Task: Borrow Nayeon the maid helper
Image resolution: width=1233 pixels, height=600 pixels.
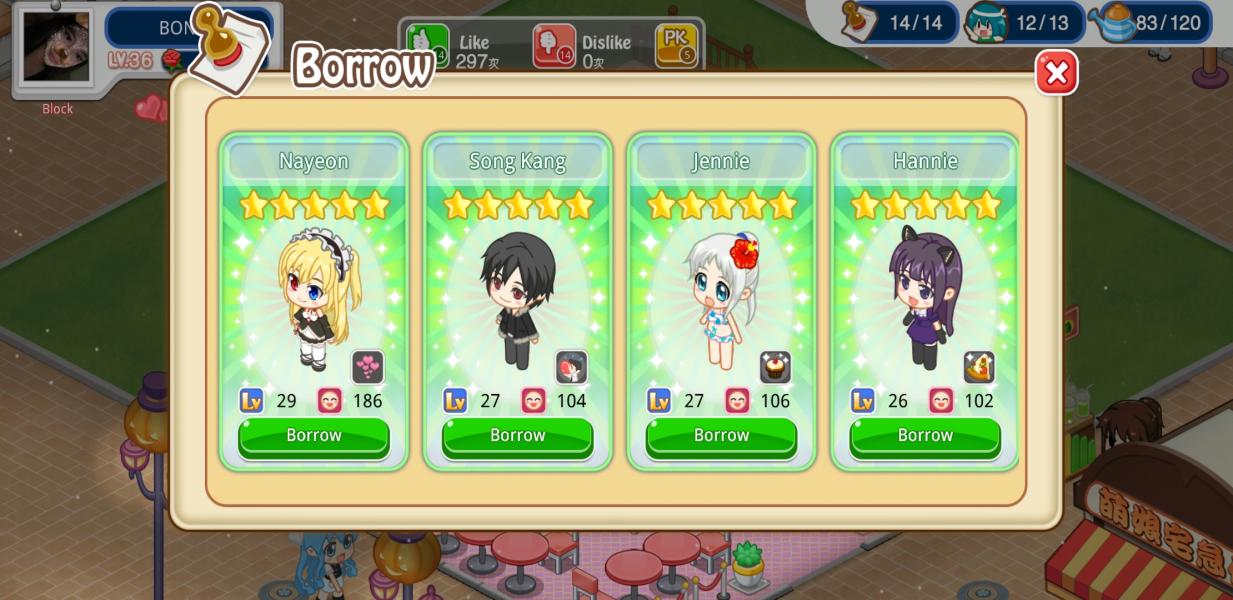Action: point(314,436)
